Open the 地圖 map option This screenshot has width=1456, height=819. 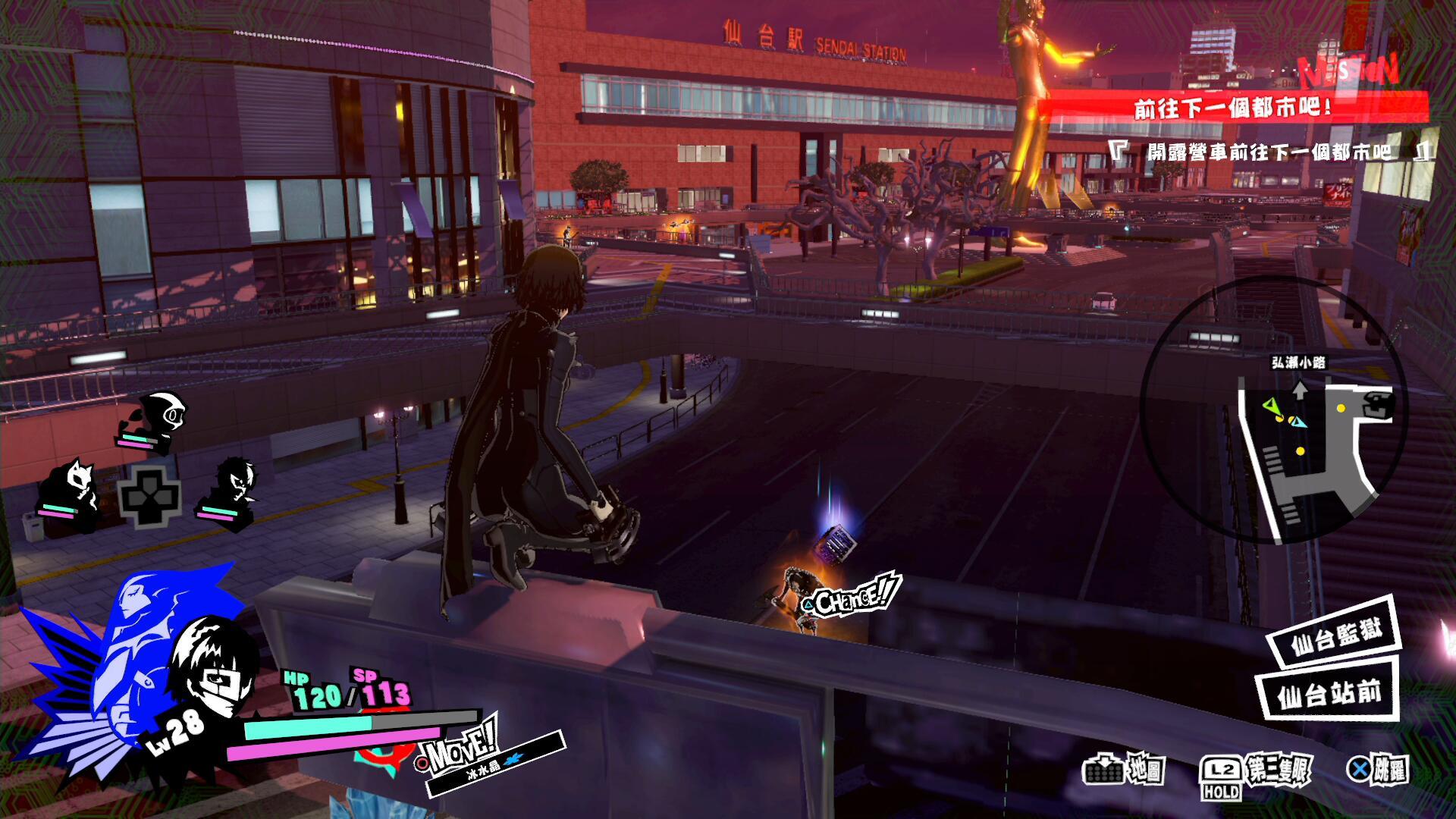point(1124,770)
